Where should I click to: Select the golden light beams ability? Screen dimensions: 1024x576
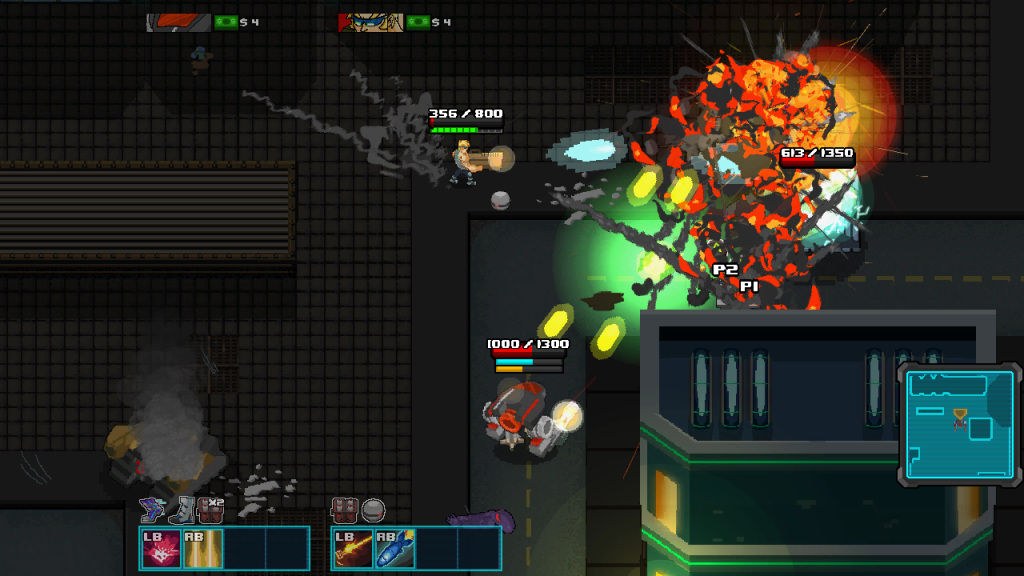(203, 548)
